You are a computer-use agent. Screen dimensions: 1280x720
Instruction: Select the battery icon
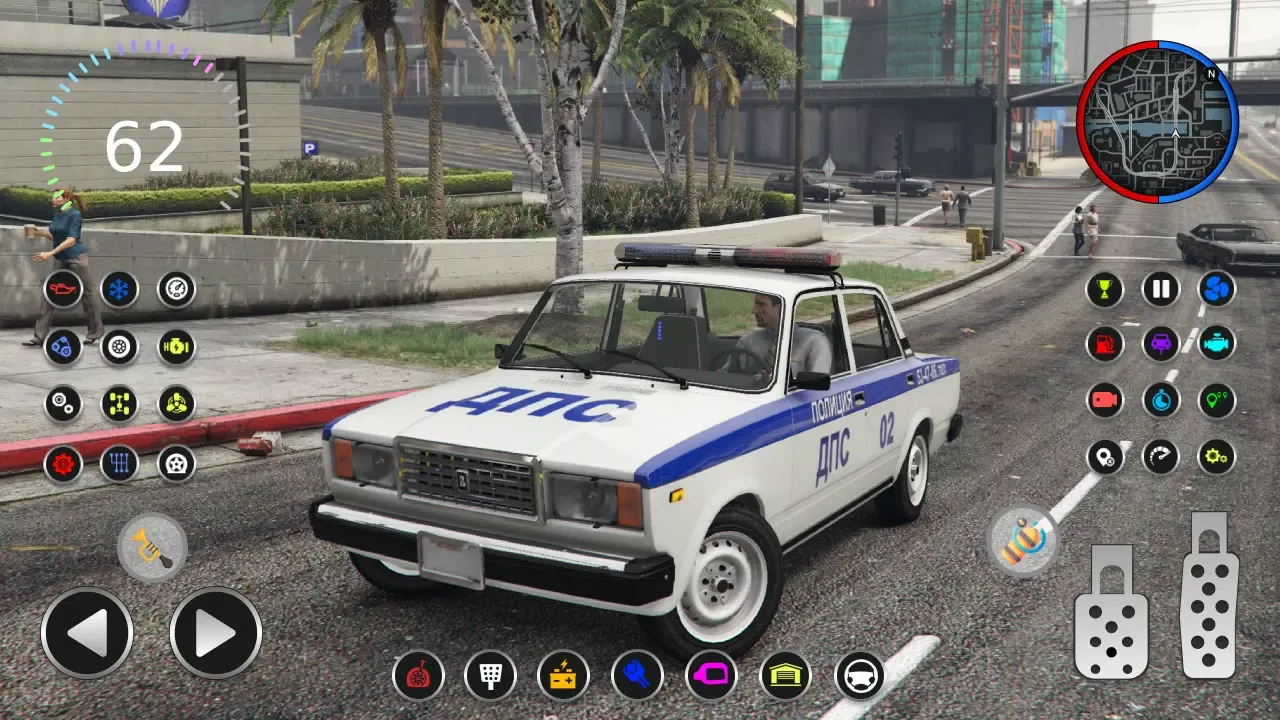point(562,678)
